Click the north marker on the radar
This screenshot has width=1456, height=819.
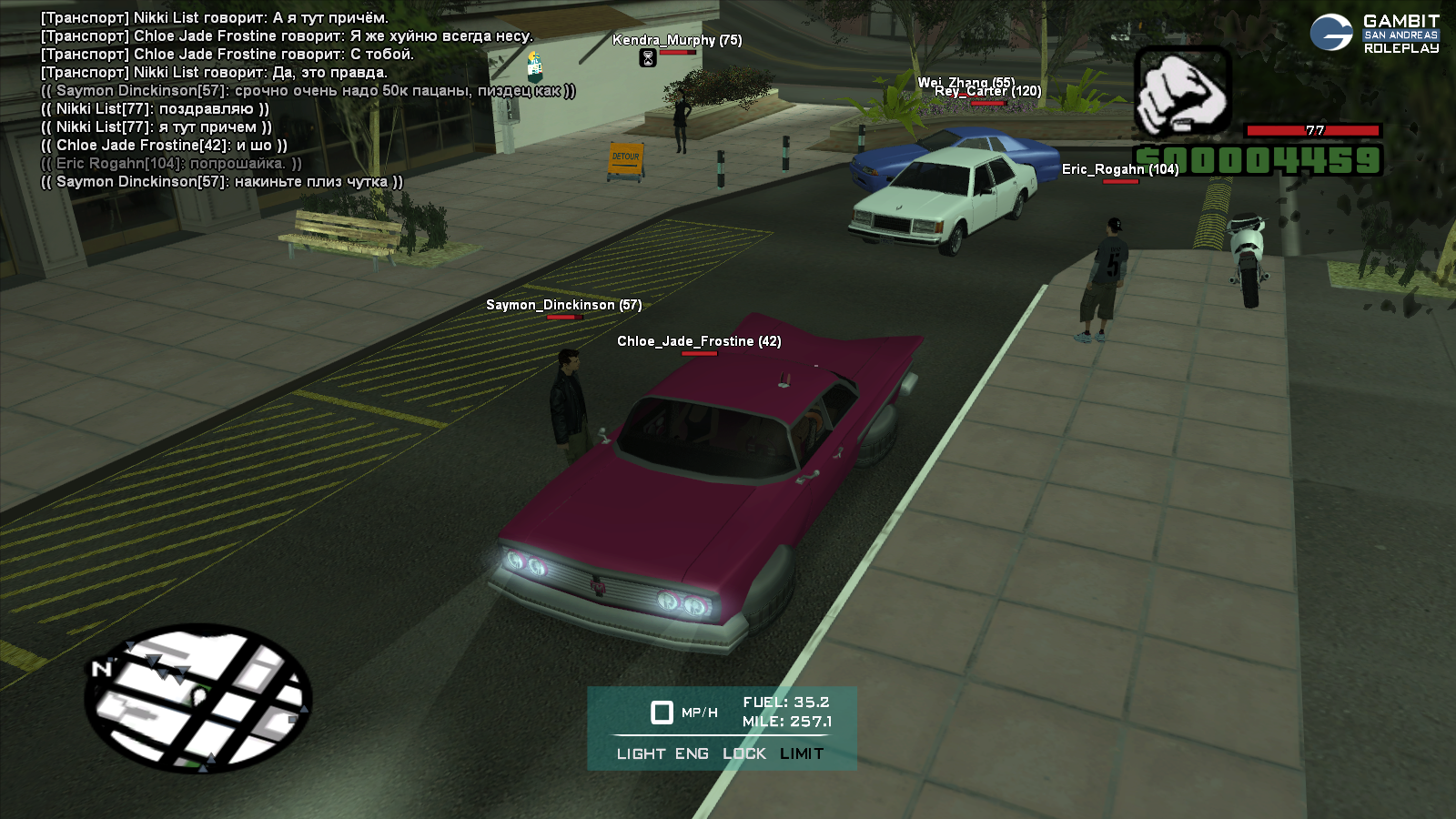point(101,669)
